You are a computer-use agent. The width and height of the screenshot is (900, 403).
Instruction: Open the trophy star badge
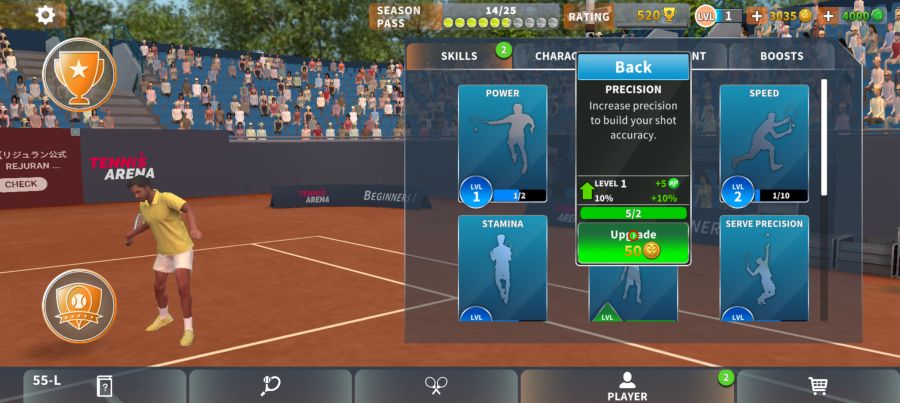79,73
